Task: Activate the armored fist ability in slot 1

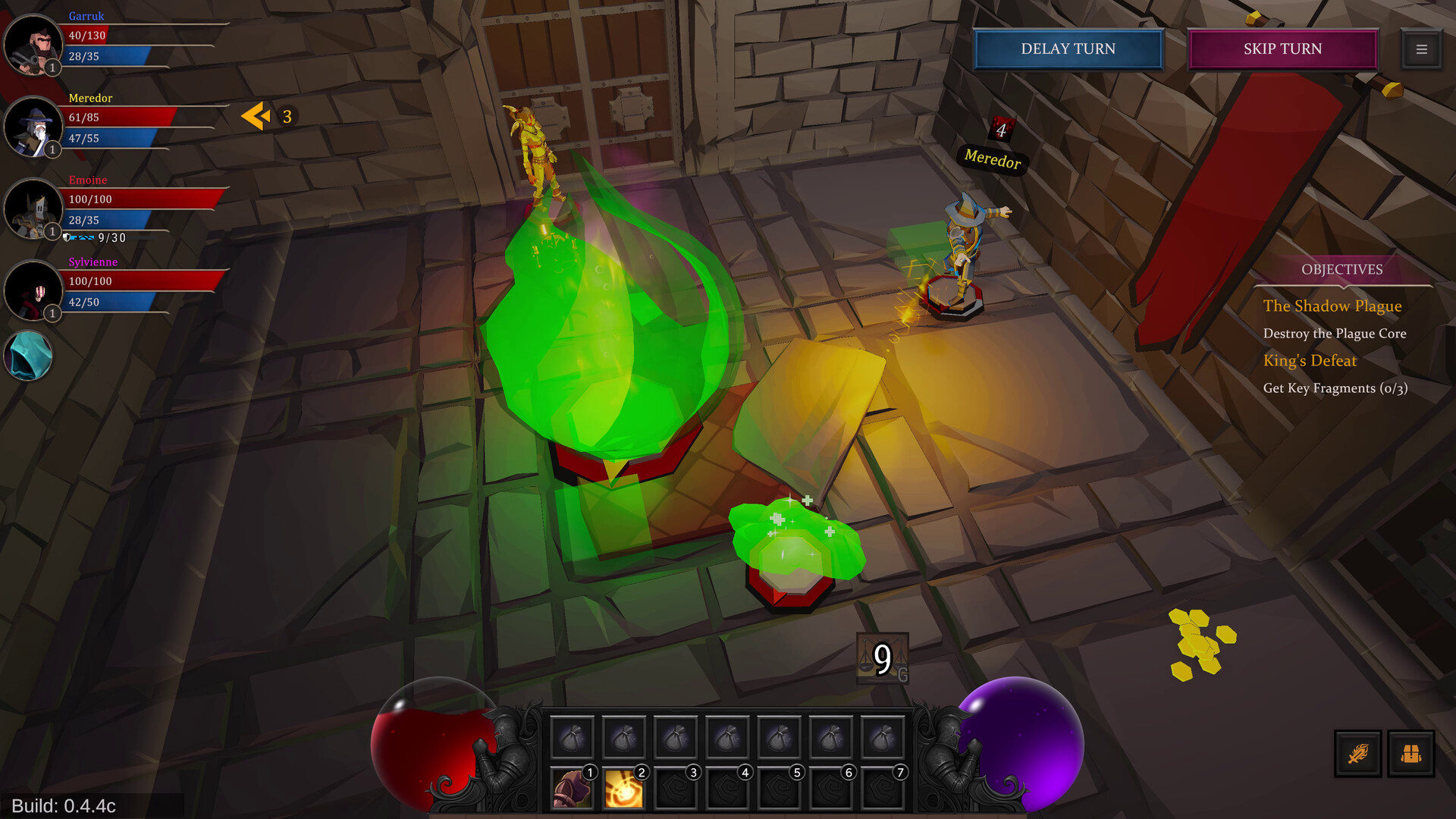Action: click(572, 789)
